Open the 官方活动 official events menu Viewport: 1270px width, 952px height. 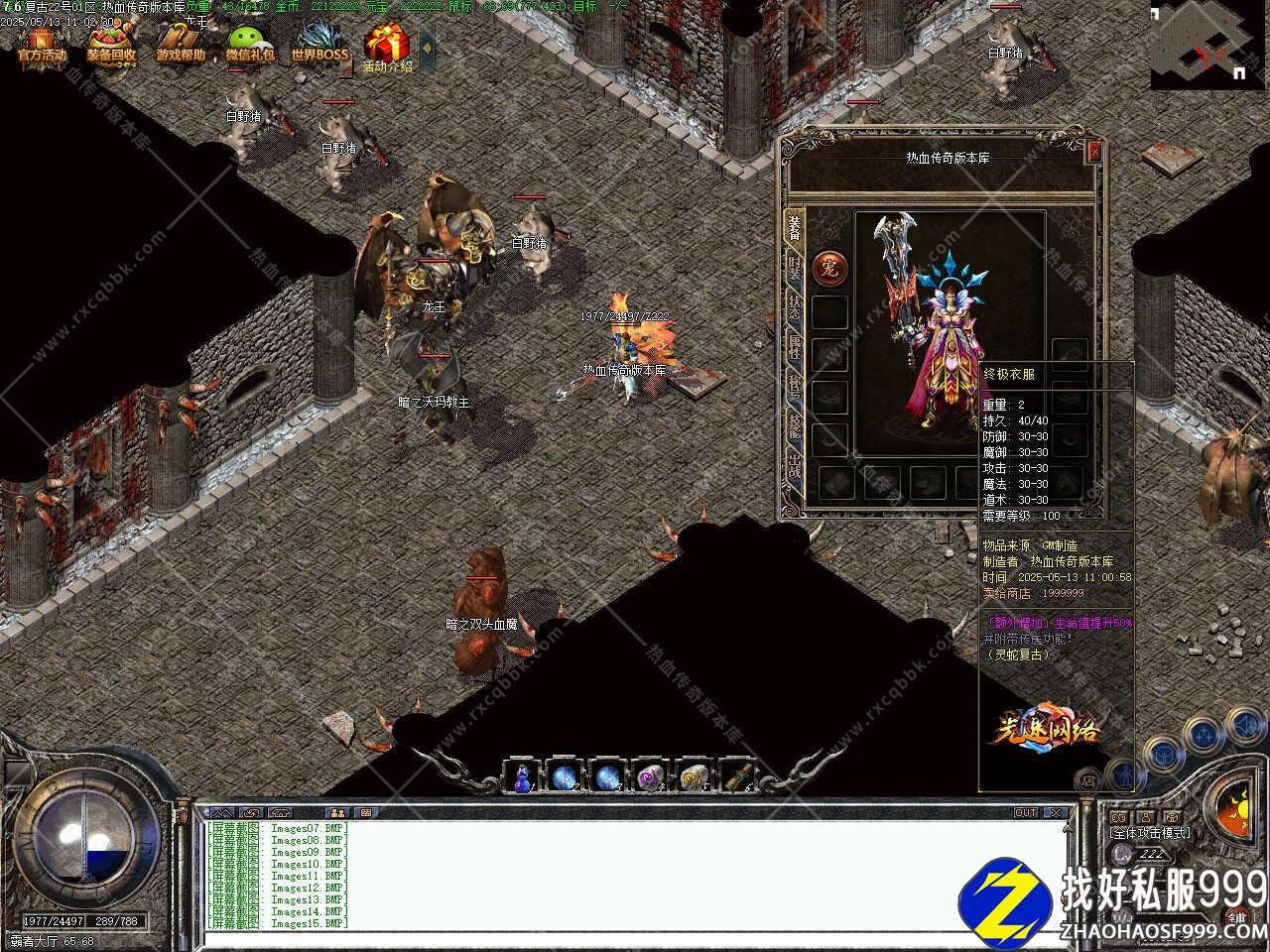(41, 46)
